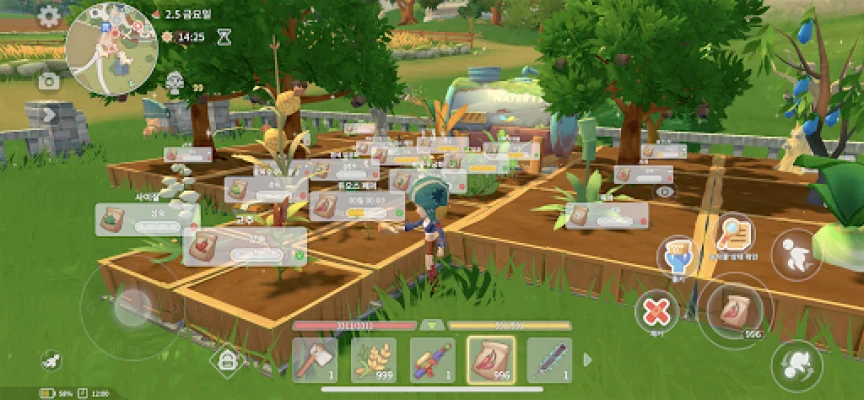The width and height of the screenshot is (864, 400).
Task: Tap the camera screenshot icon
Action: click(48, 81)
